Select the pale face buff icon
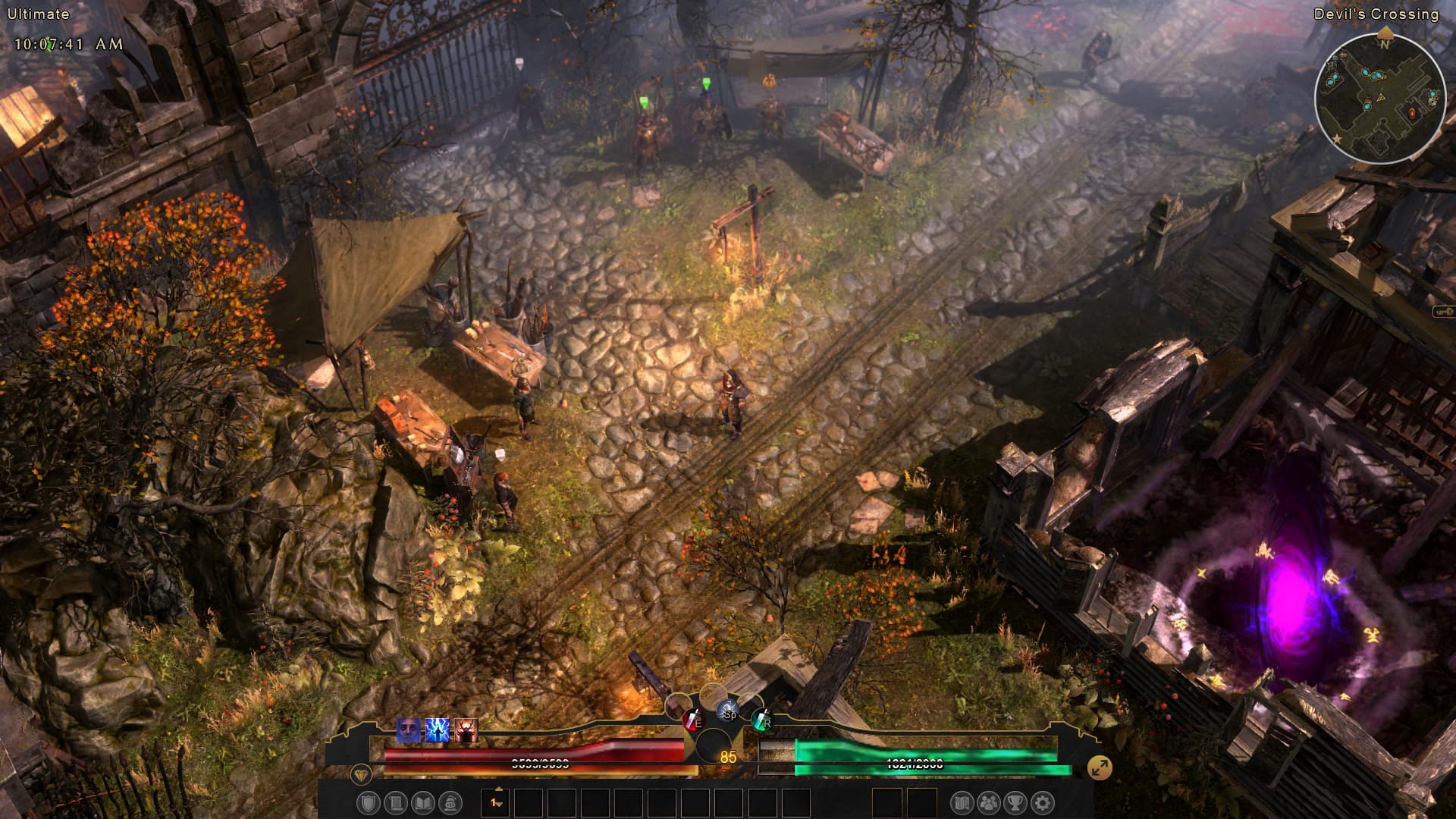The image size is (1456, 819). (x=409, y=730)
